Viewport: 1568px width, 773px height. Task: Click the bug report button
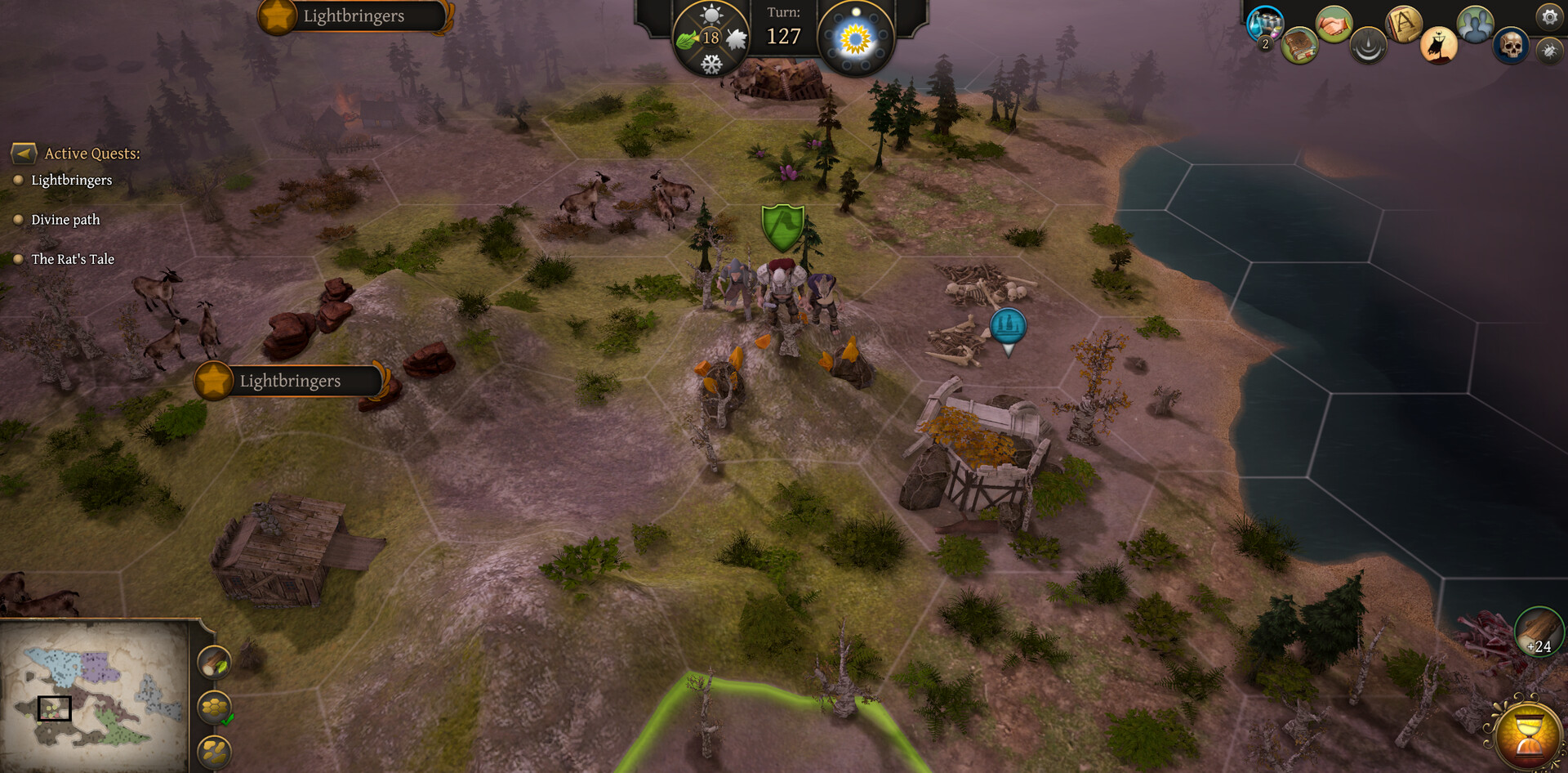[x=1548, y=51]
